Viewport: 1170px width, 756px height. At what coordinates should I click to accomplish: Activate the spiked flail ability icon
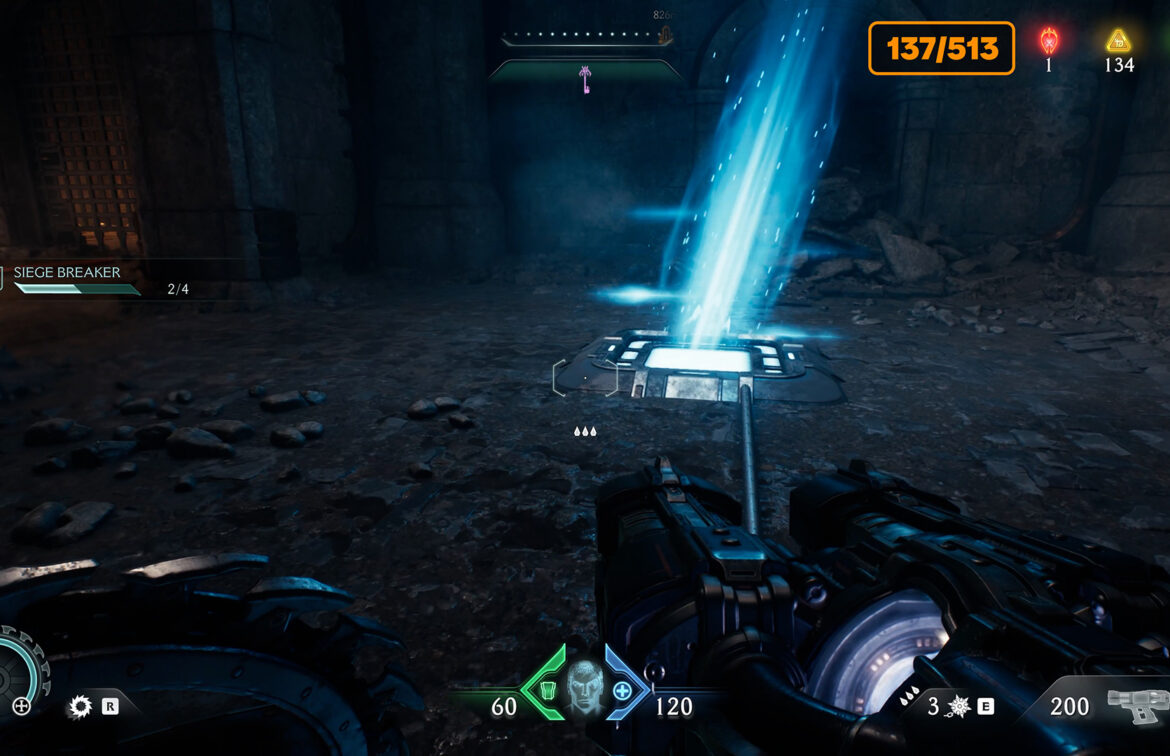958,707
